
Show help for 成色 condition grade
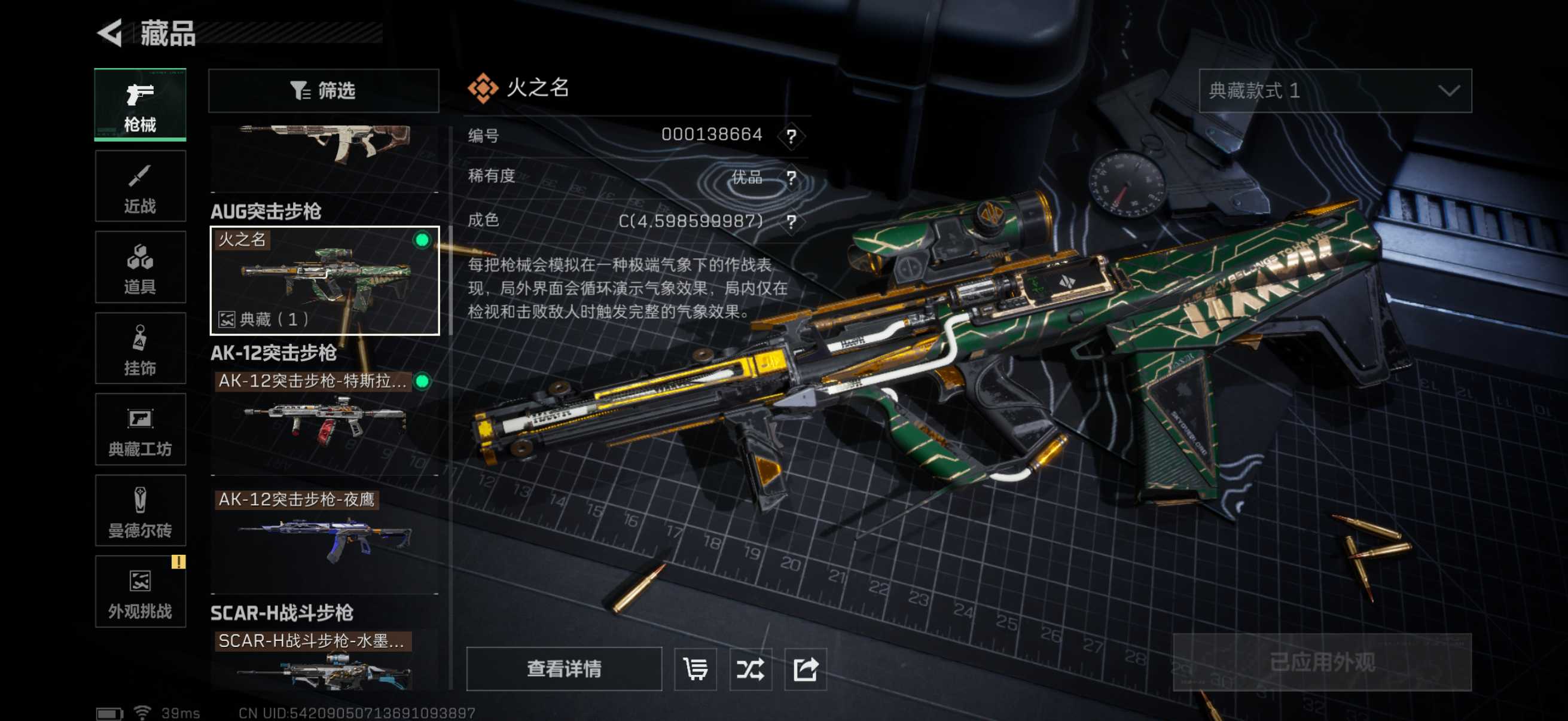click(x=791, y=221)
